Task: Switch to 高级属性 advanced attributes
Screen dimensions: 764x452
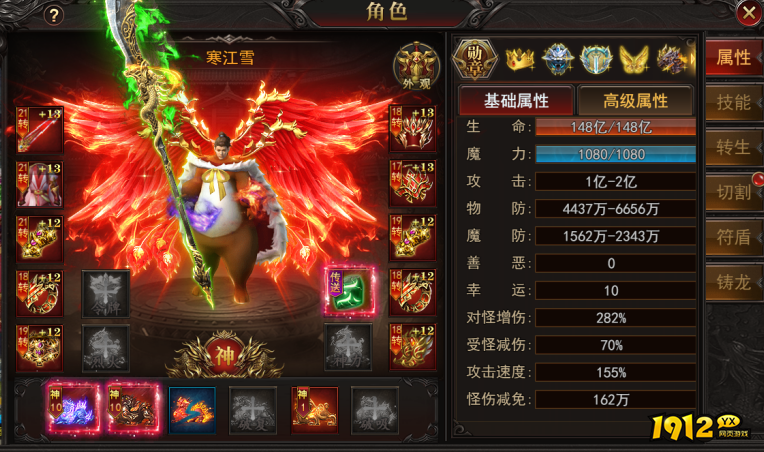Action: coord(635,100)
